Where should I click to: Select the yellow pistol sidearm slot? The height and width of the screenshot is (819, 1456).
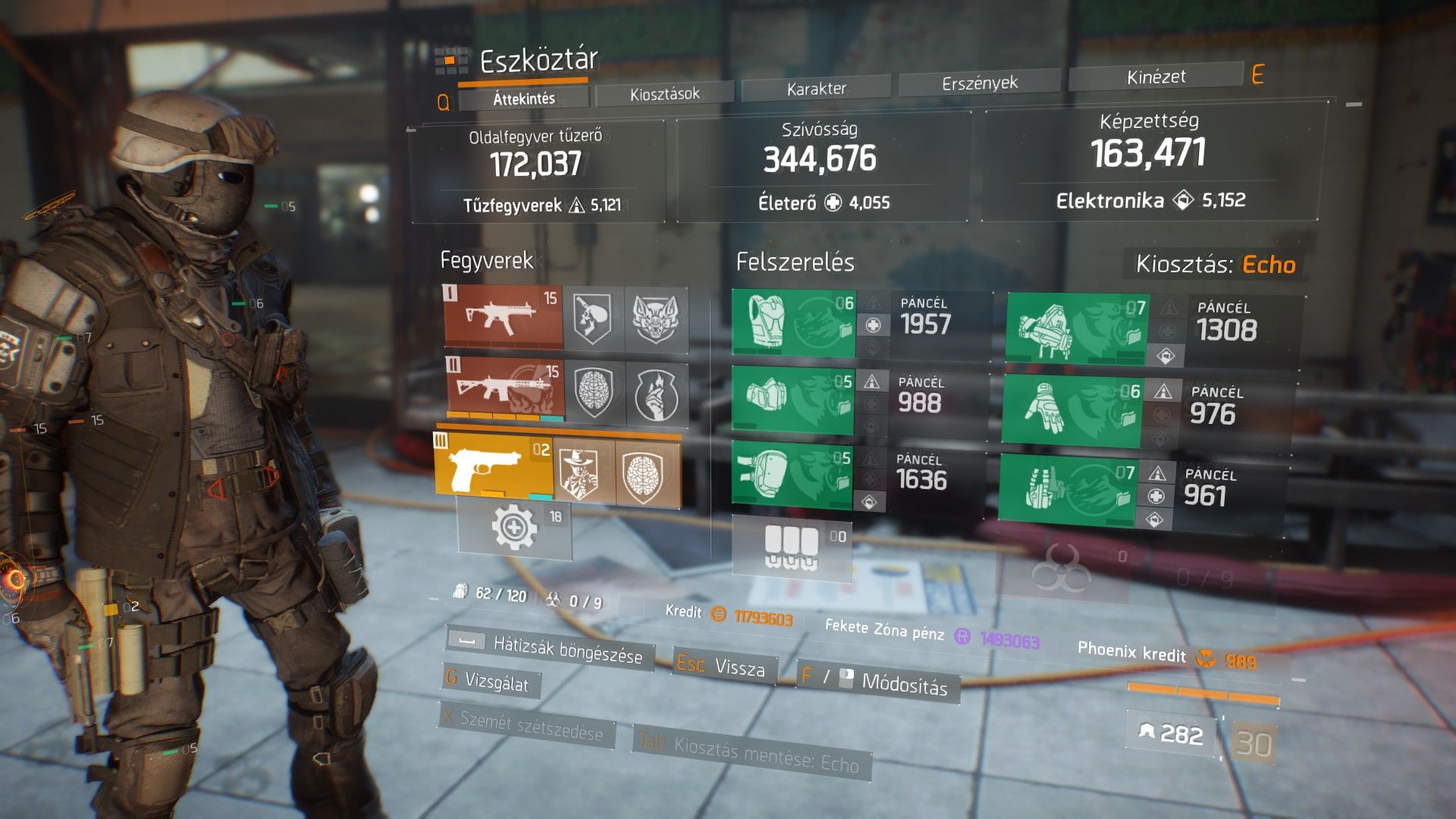[494, 467]
